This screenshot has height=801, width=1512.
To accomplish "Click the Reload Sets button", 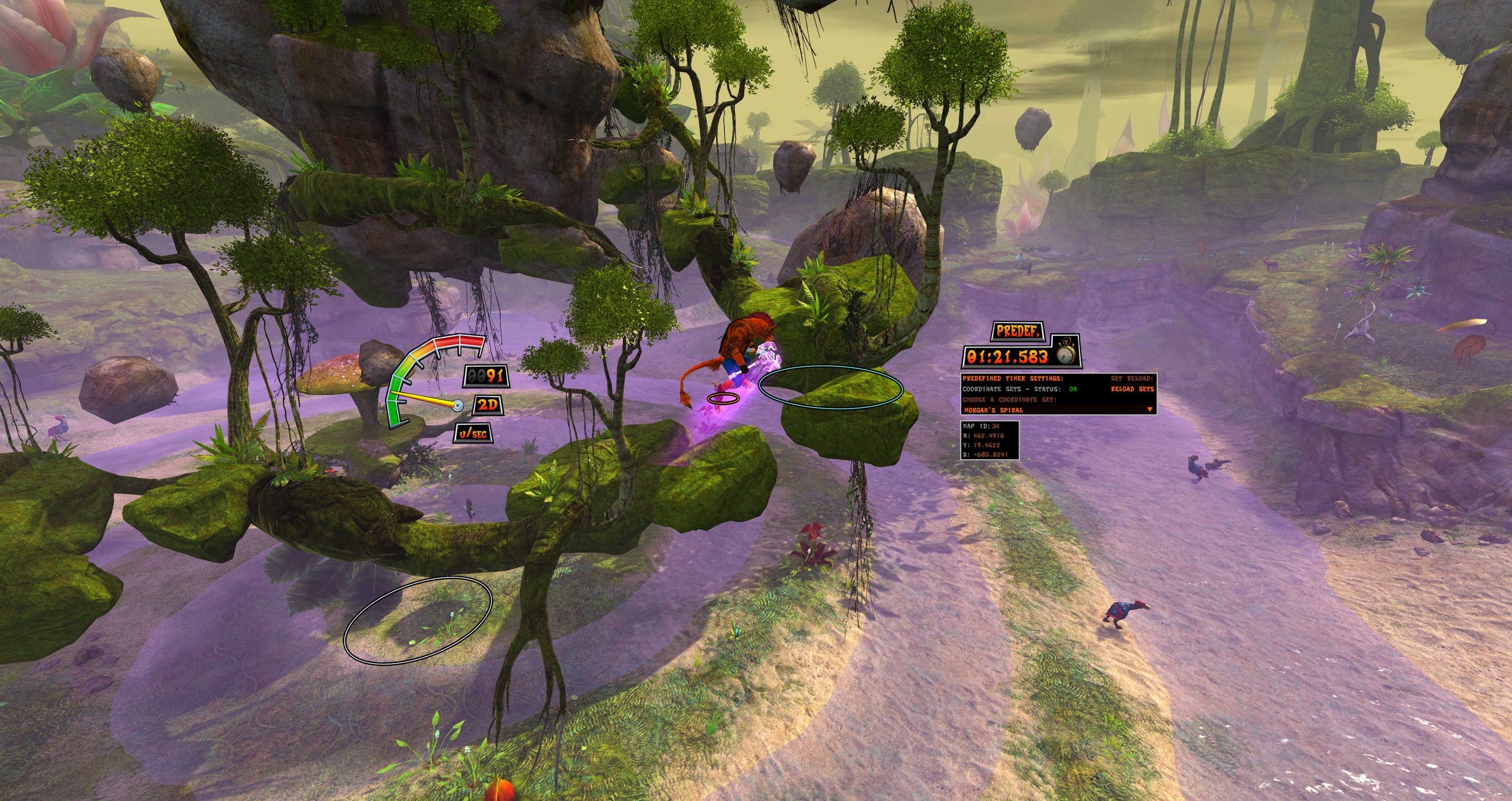I will coord(1132,389).
